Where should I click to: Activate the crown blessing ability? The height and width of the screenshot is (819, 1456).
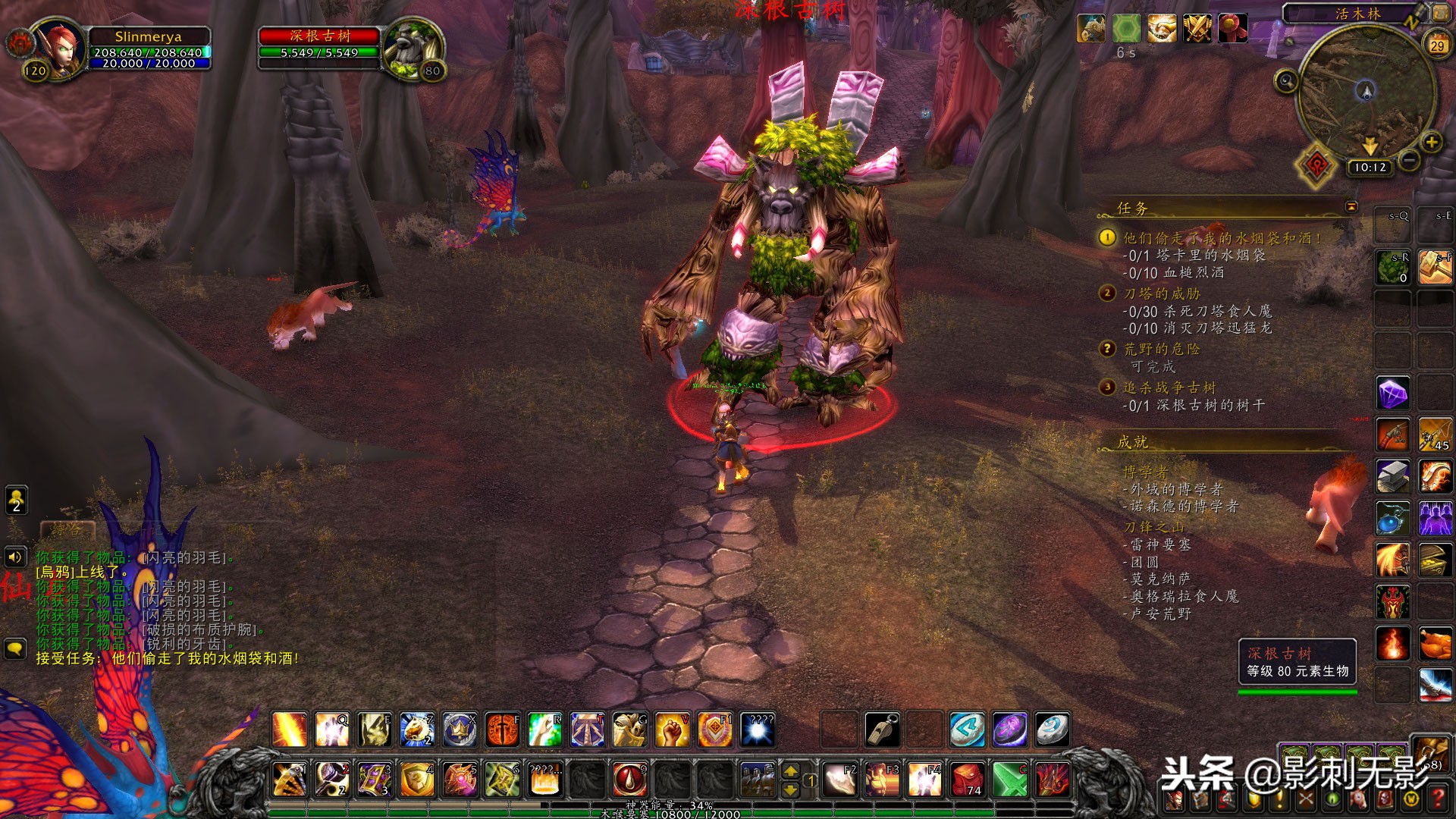tap(459, 730)
